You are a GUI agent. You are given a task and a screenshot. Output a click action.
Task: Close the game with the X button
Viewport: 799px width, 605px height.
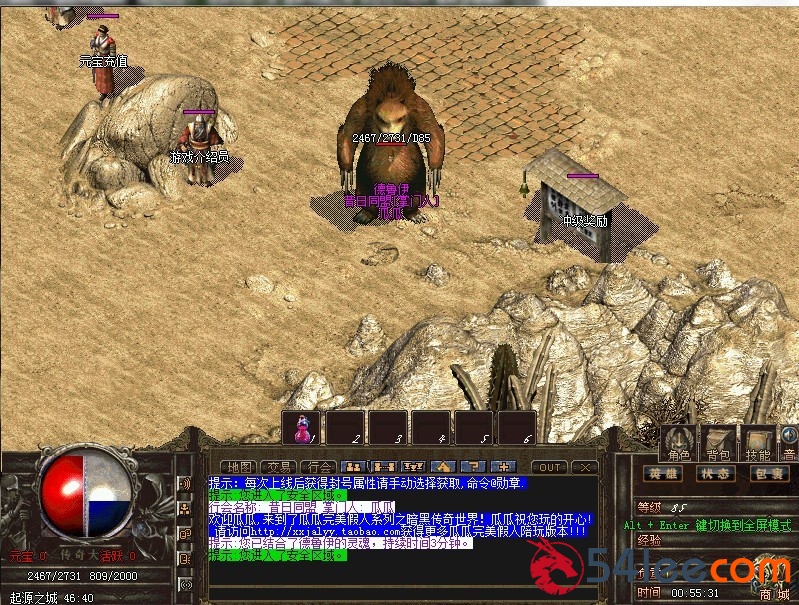click(586, 467)
